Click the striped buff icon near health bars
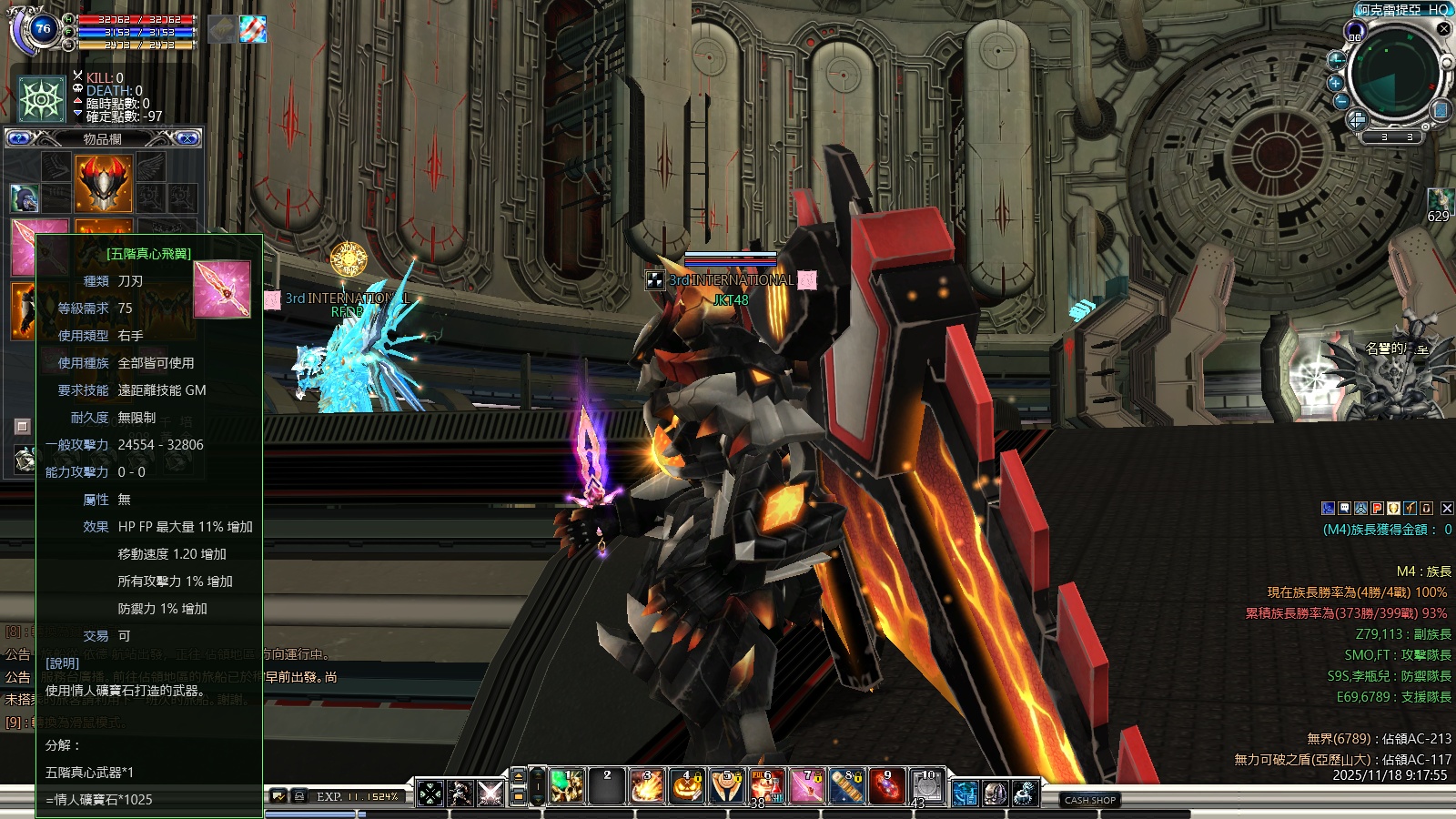 point(253,29)
